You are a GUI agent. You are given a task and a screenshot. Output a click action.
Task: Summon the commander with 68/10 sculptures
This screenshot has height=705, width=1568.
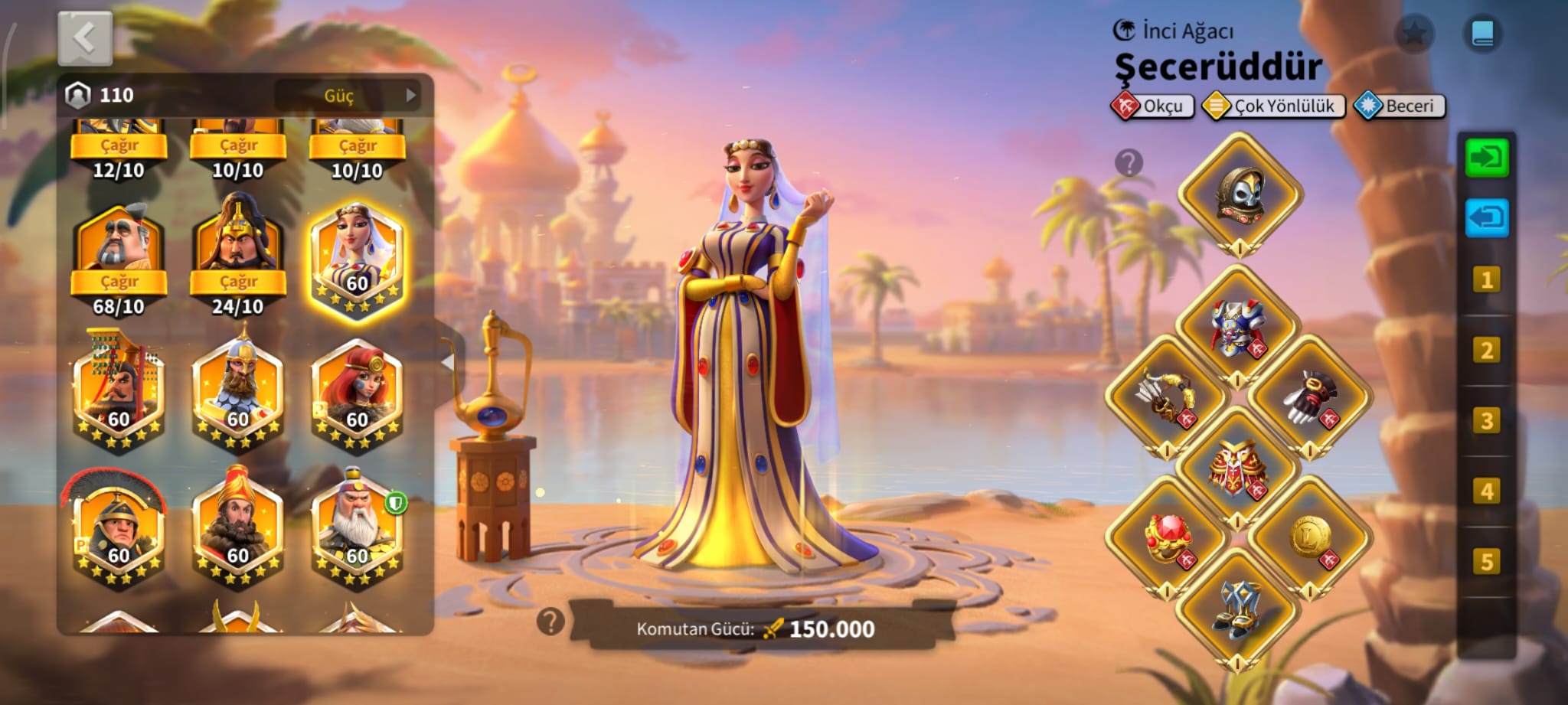tap(119, 281)
